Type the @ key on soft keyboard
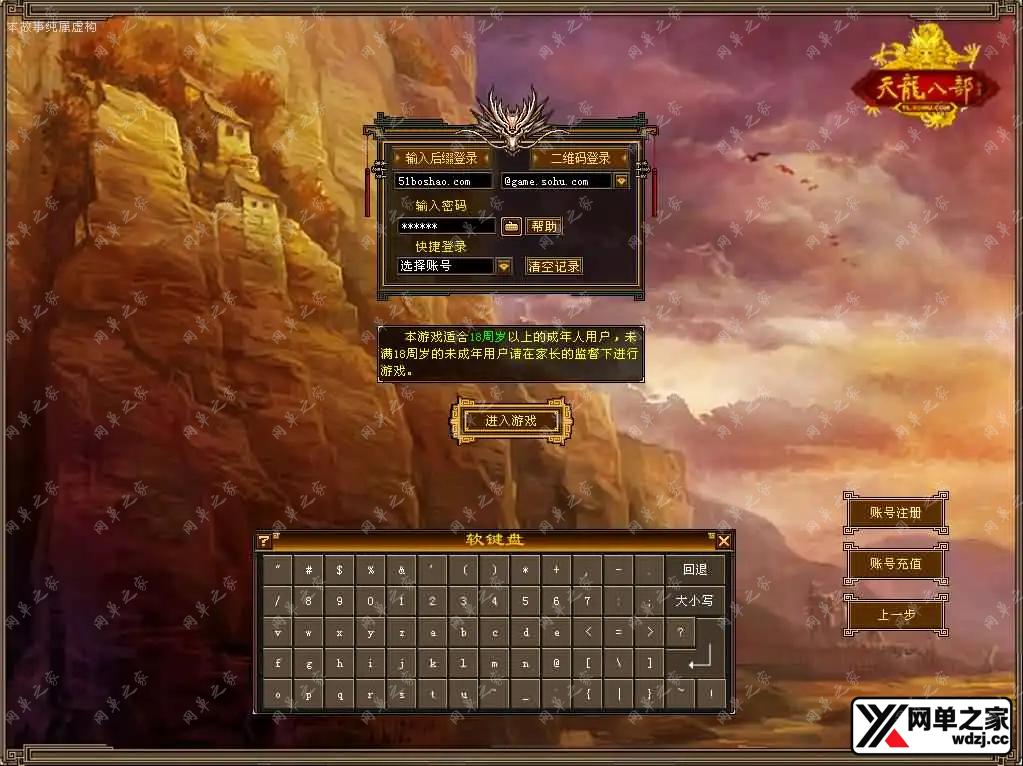Viewport: 1023px width, 766px height. [x=556, y=663]
